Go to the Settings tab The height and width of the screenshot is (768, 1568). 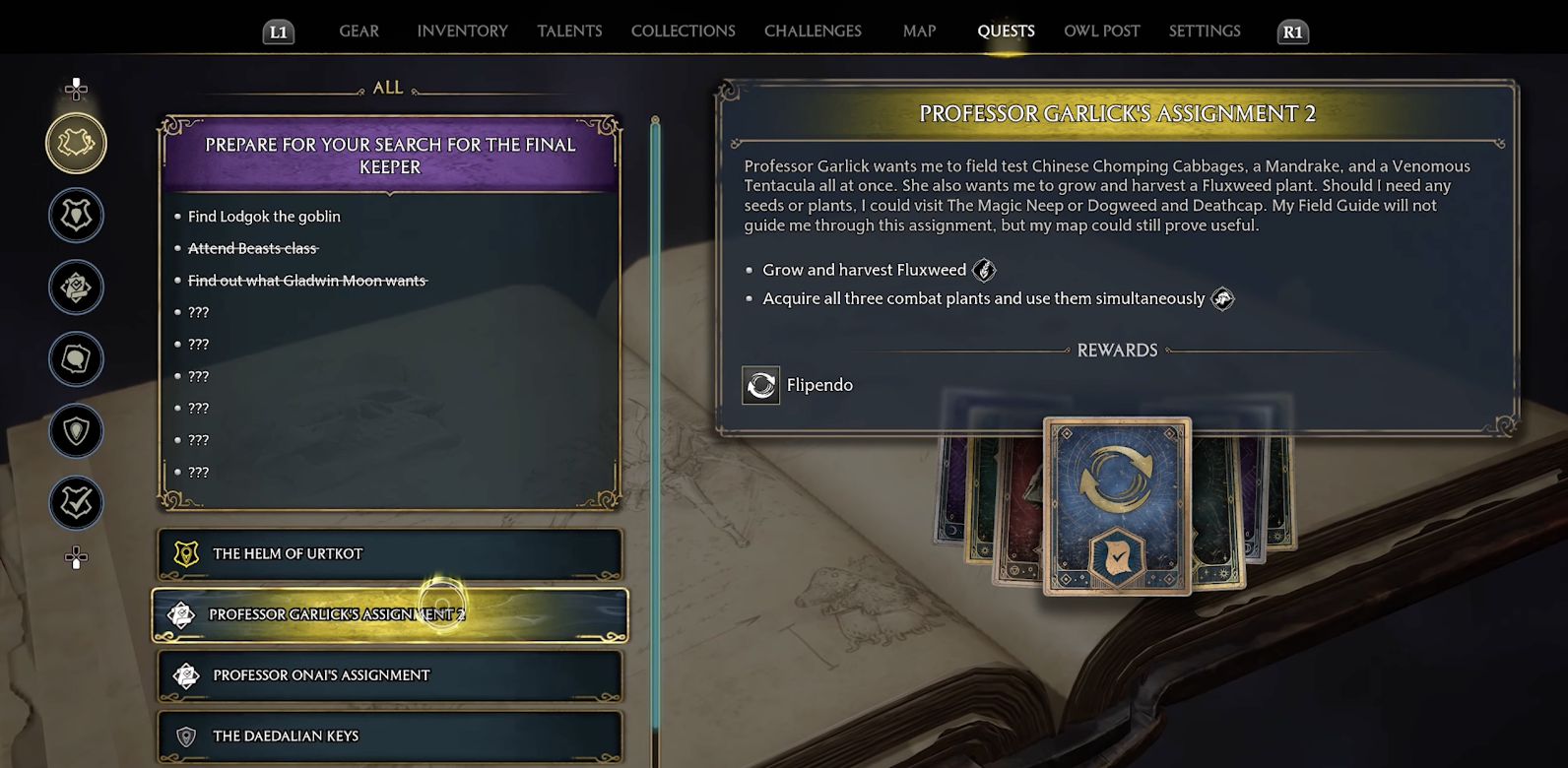click(1205, 32)
